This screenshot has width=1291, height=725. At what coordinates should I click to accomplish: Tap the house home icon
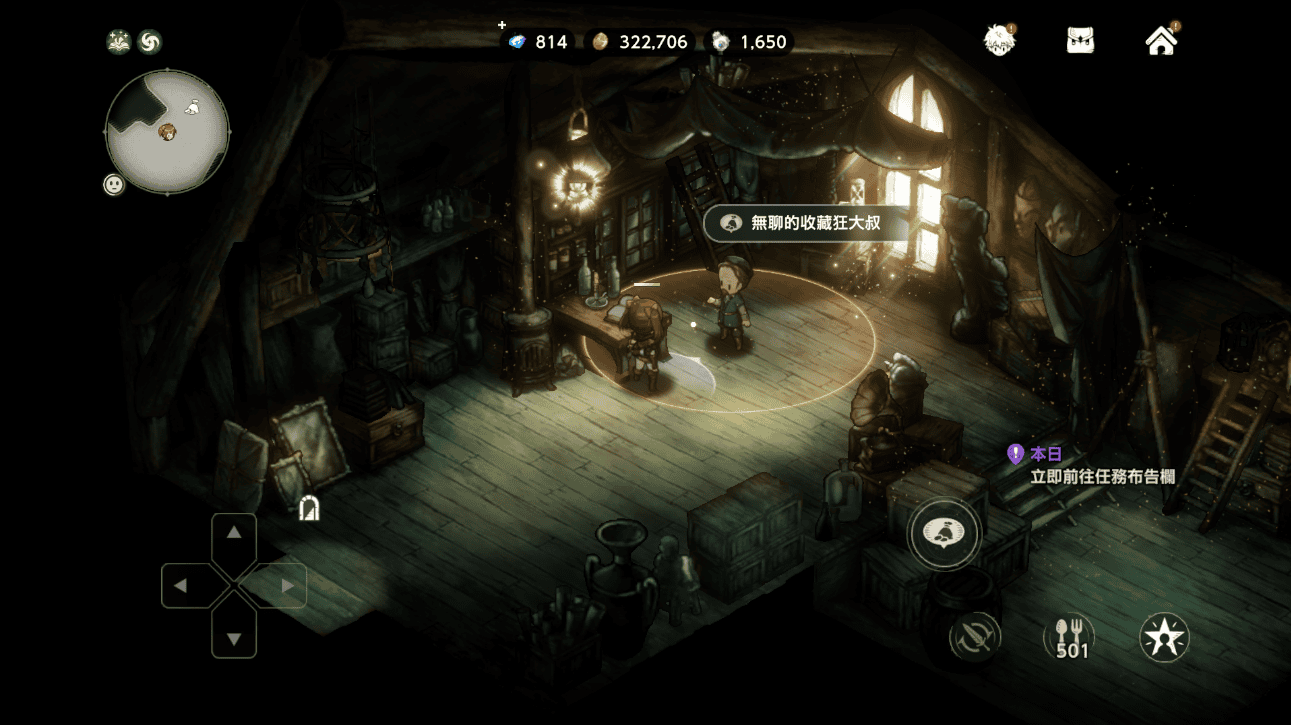coord(1161,41)
